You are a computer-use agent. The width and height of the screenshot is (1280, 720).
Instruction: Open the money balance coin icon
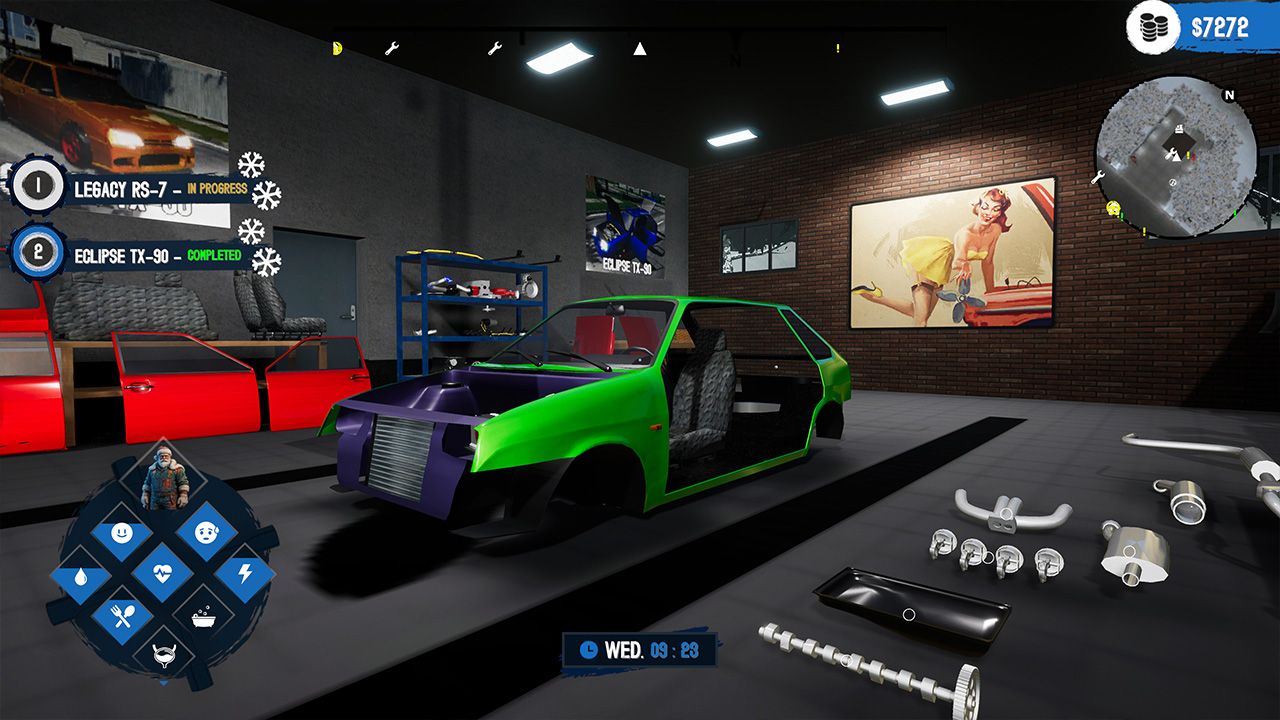point(1153,28)
